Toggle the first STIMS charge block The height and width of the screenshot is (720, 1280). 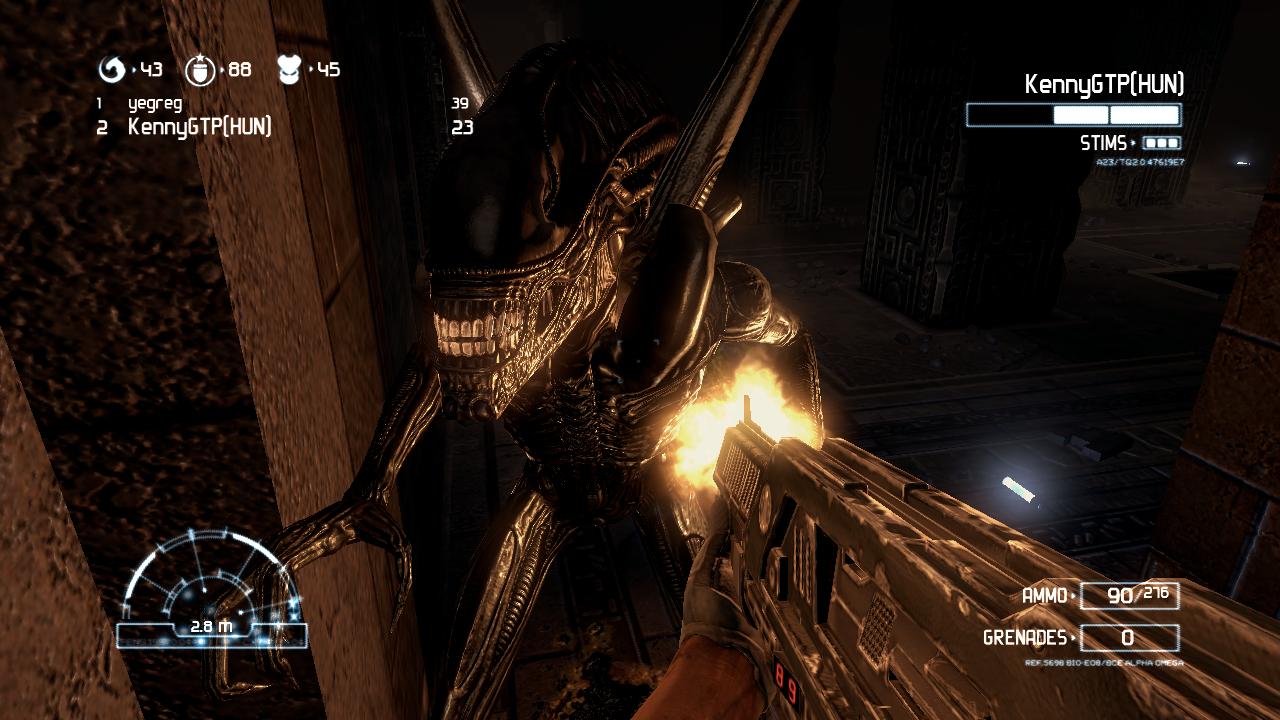pyautogui.click(x=1150, y=141)
